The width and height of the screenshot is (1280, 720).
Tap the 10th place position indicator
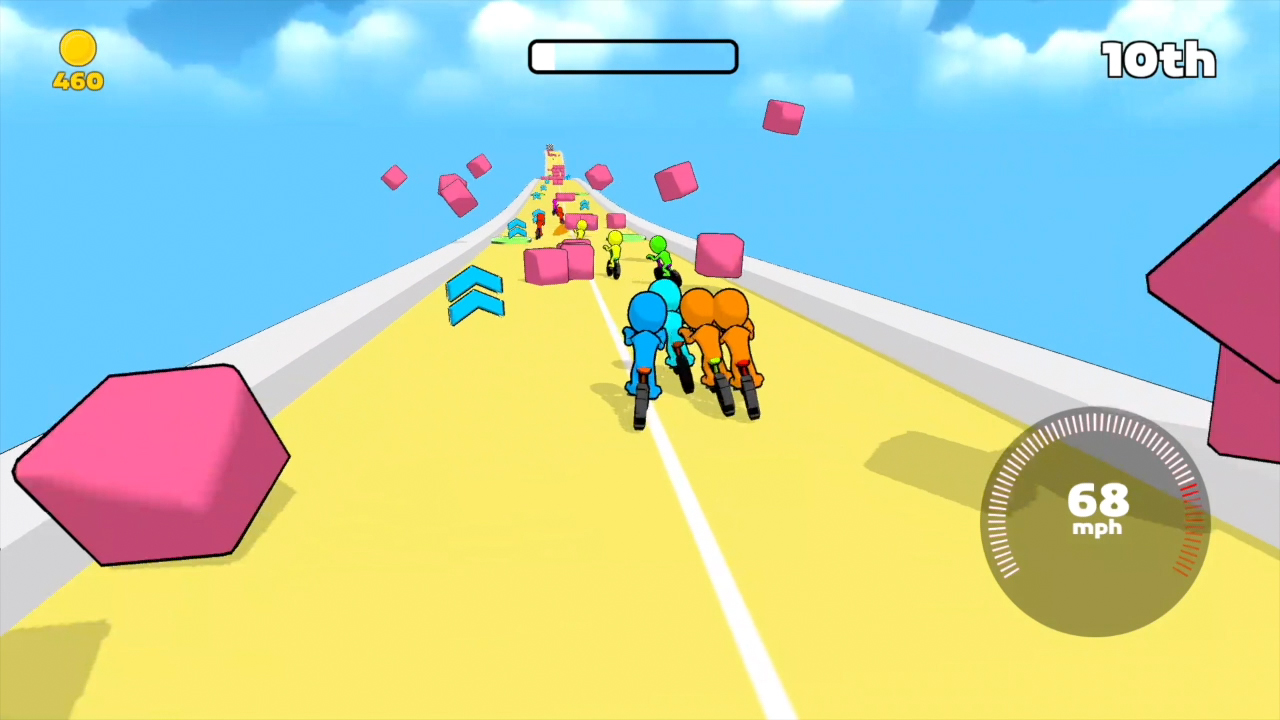1158,60
